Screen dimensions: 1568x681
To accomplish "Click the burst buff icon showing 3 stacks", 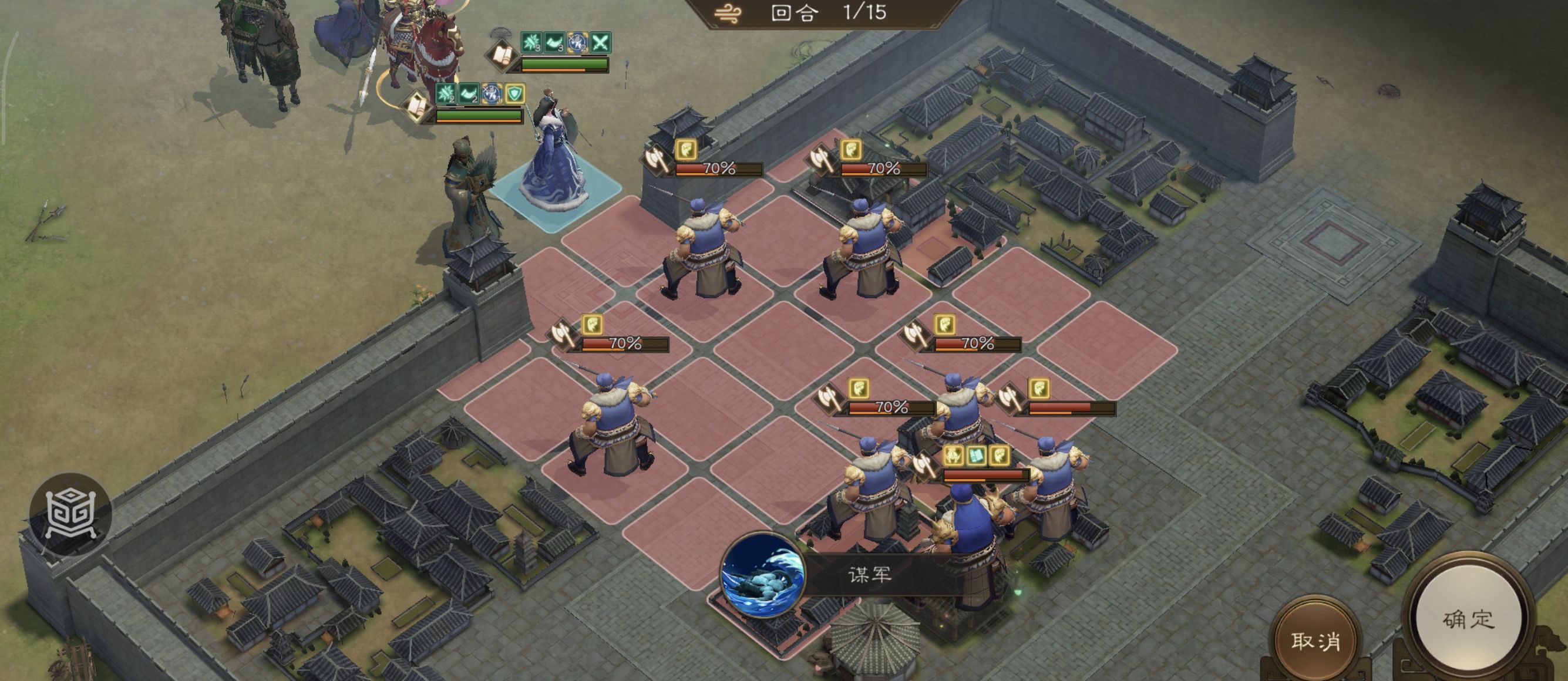I will pos(530,43).
